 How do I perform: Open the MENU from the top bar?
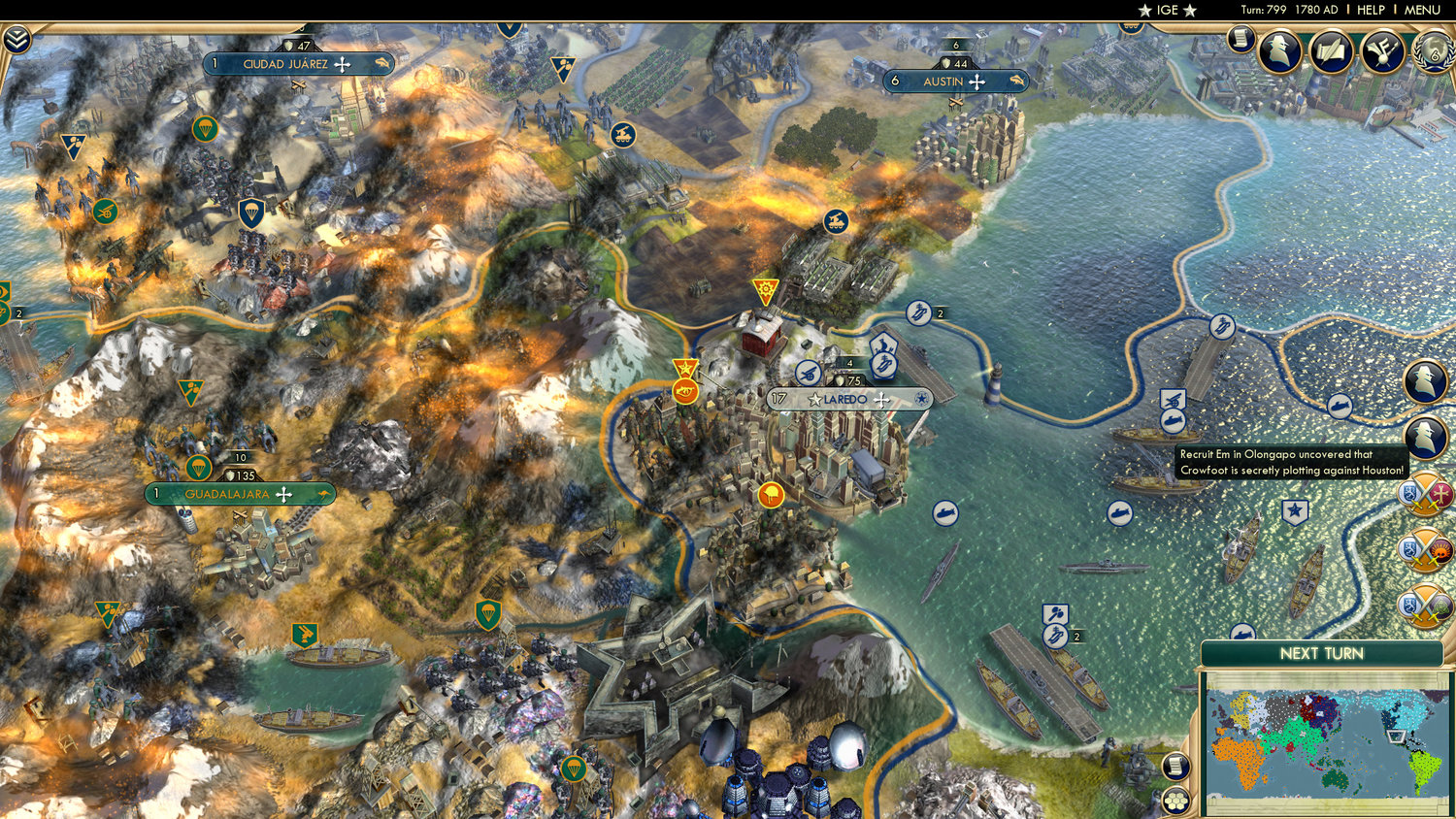click(x=1421, y=11)
